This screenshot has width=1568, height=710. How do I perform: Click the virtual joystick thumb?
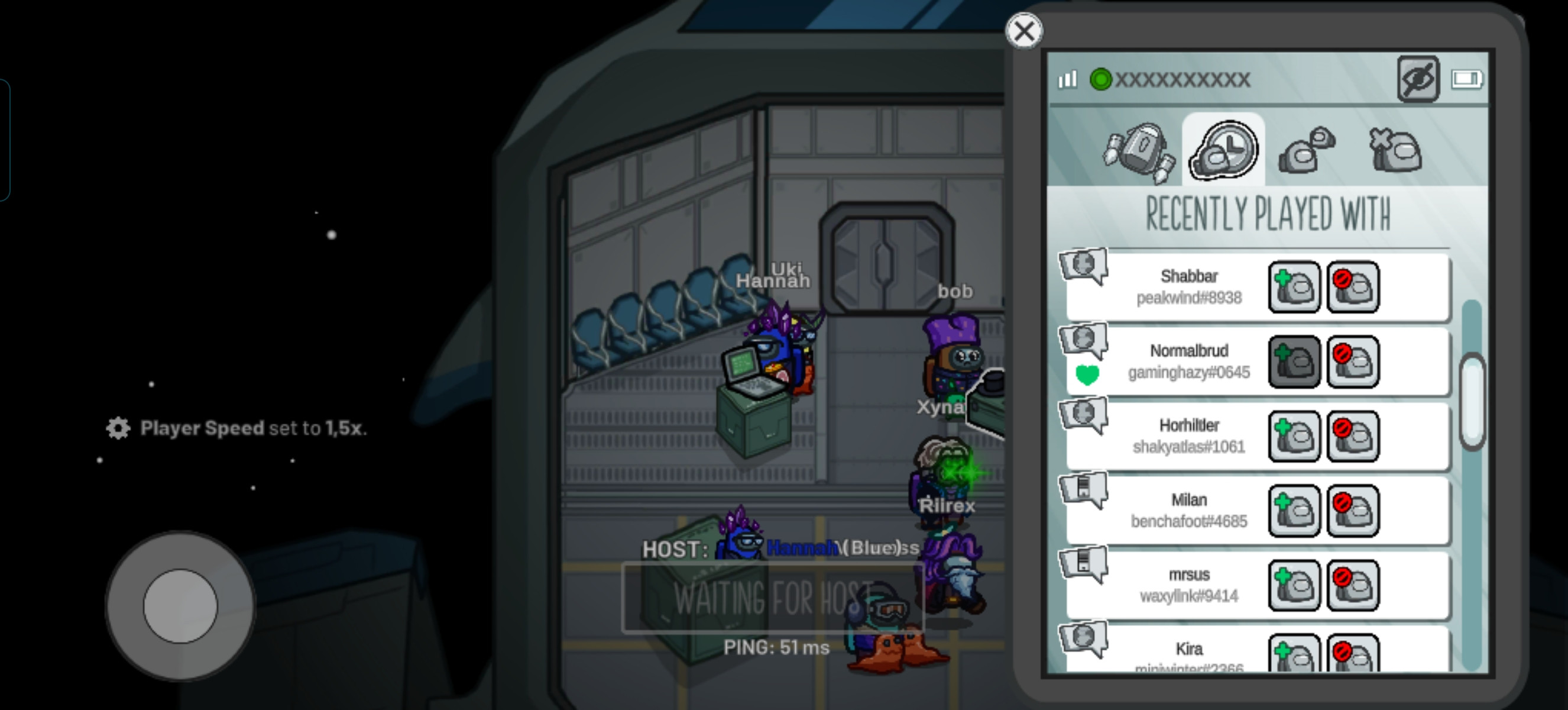pos(180,606)
